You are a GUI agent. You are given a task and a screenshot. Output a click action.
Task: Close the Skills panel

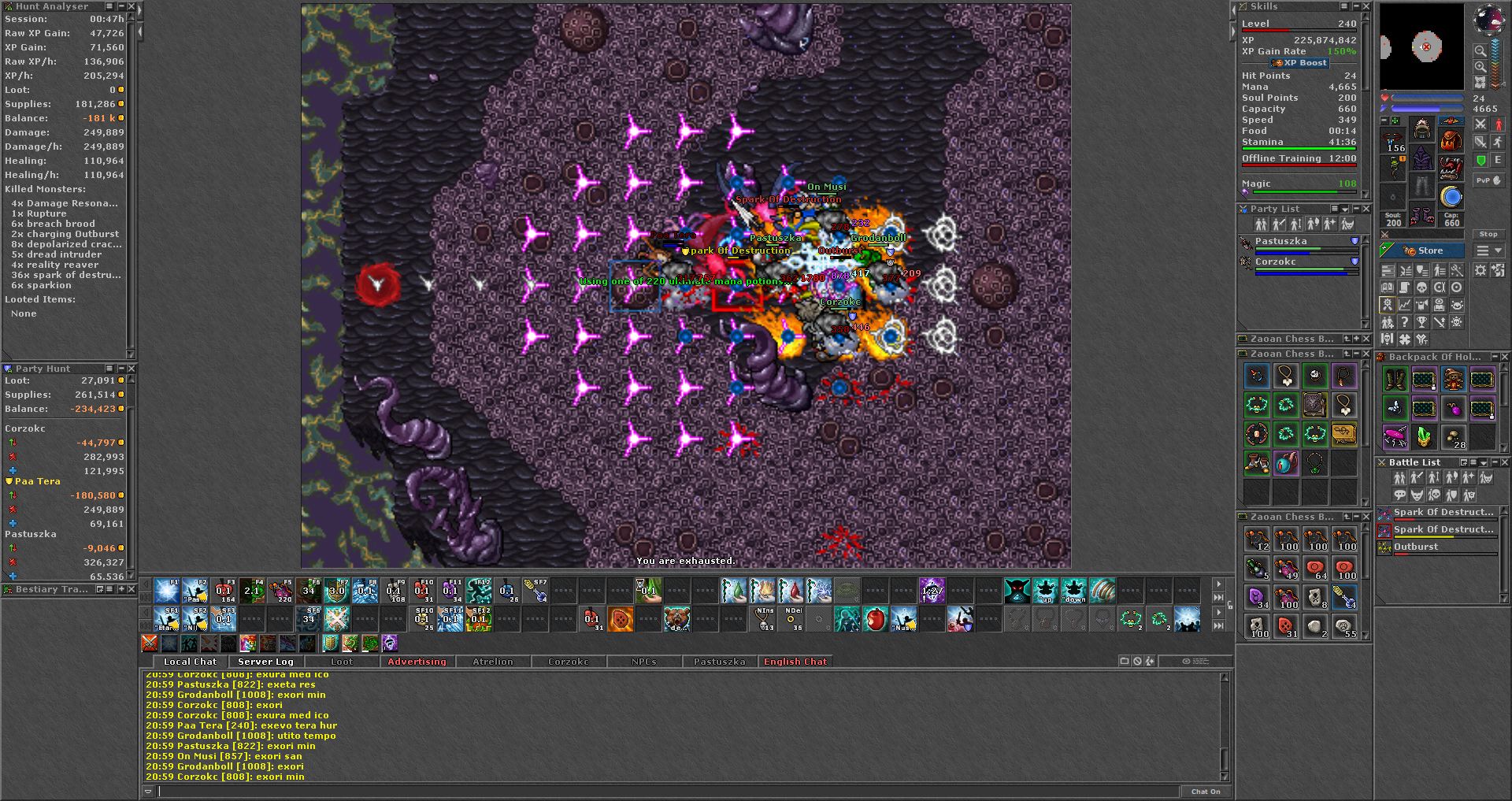[1366, 6]
